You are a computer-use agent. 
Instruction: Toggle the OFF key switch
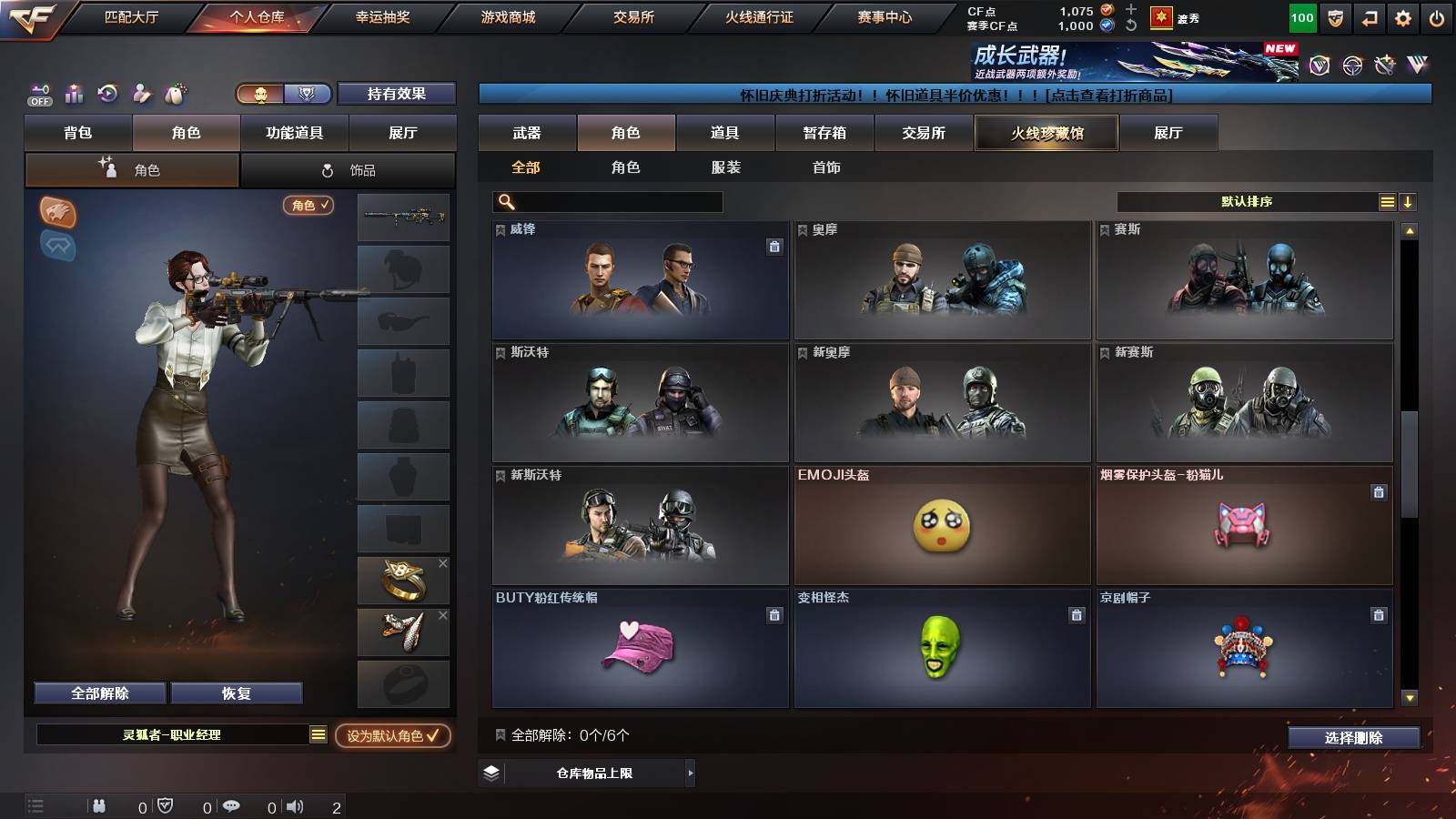[x=38, y=93]
